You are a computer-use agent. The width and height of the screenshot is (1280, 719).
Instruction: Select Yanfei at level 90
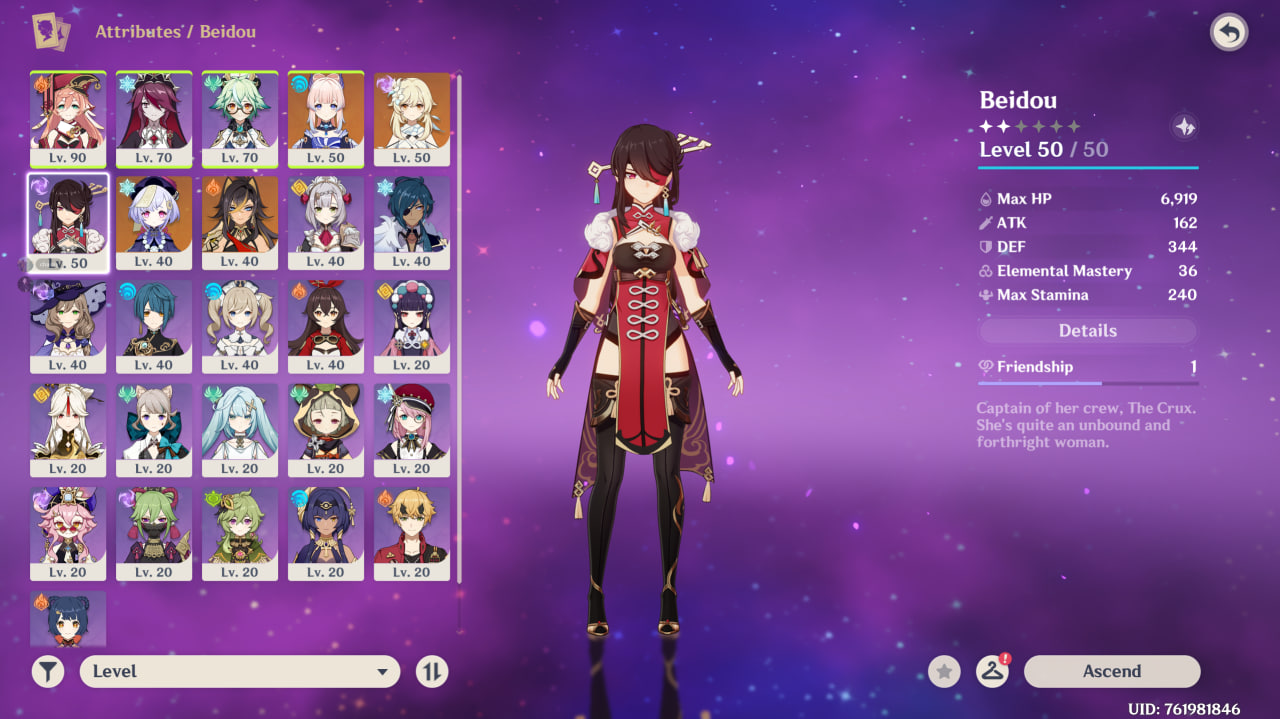(68, 118)
